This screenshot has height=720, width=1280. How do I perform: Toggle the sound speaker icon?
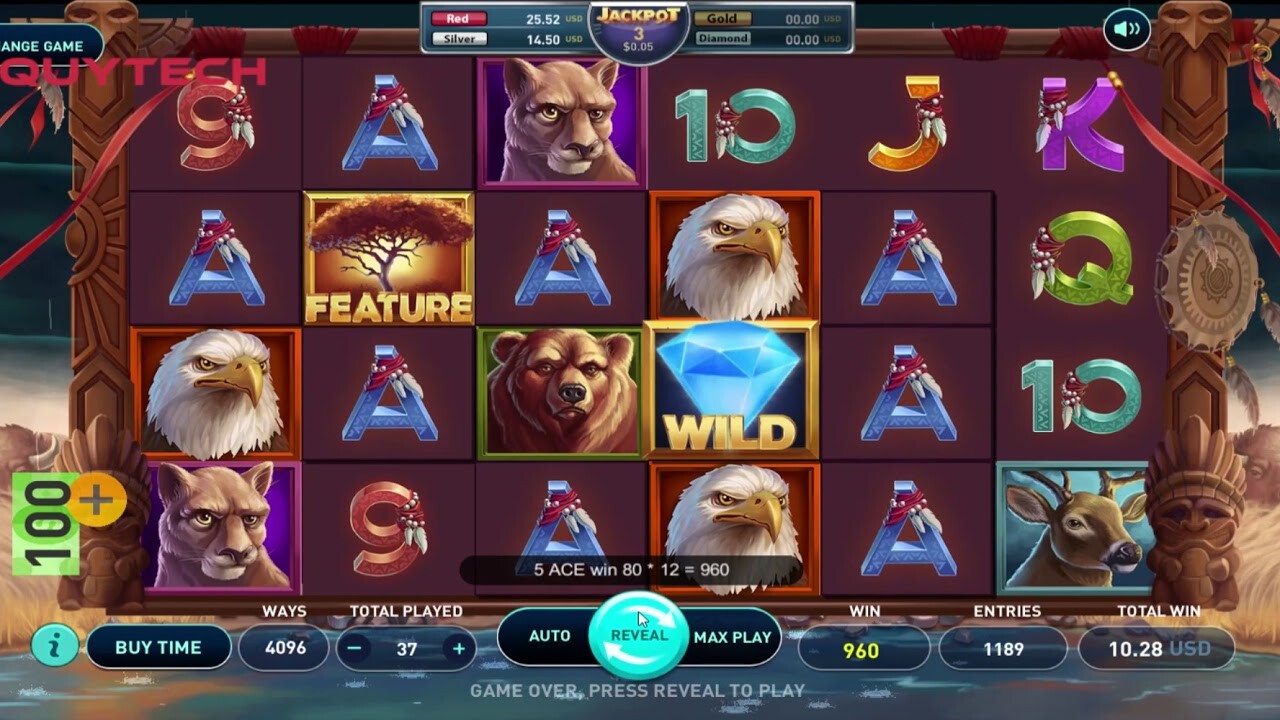1127,29
